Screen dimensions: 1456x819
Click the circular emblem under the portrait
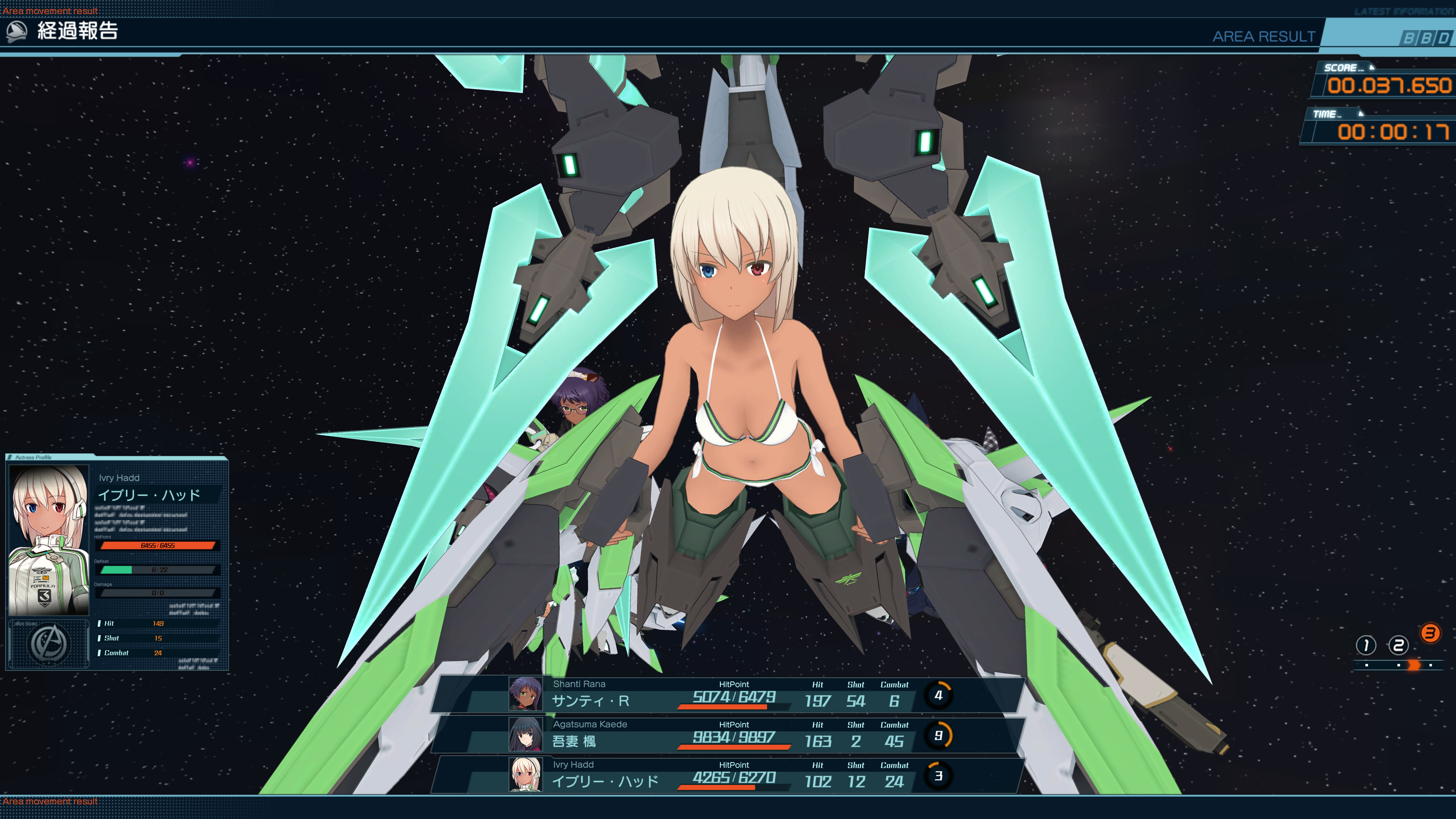49,644
